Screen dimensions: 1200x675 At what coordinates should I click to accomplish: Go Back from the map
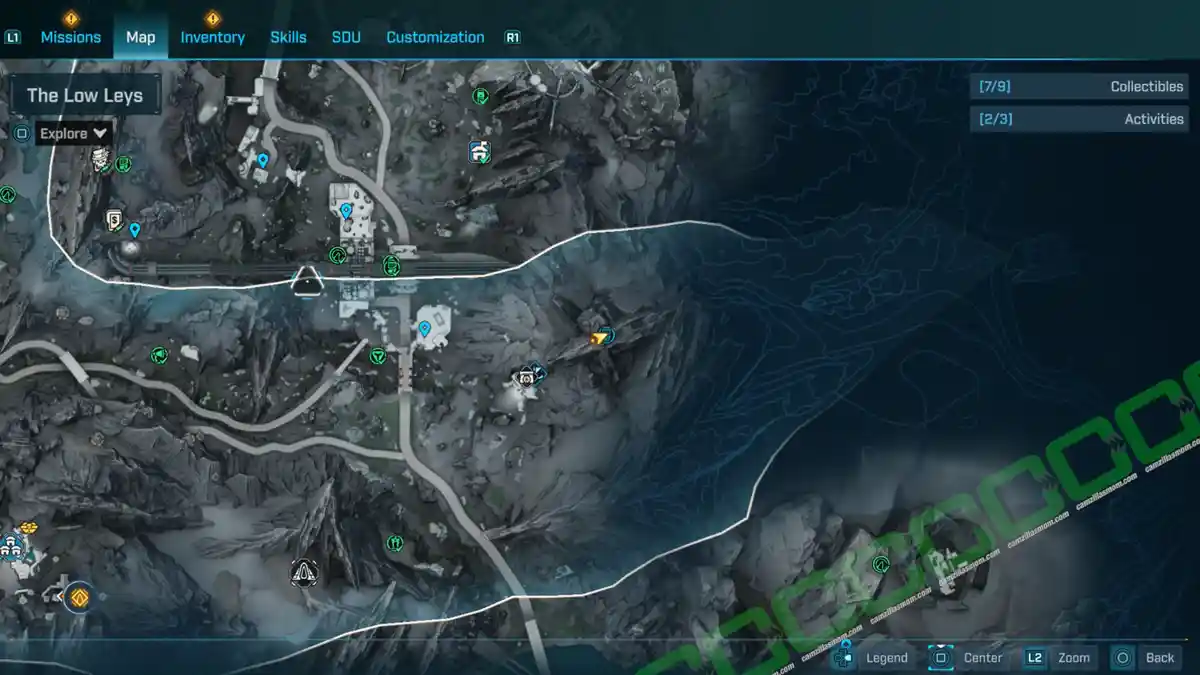[1145, 657]
